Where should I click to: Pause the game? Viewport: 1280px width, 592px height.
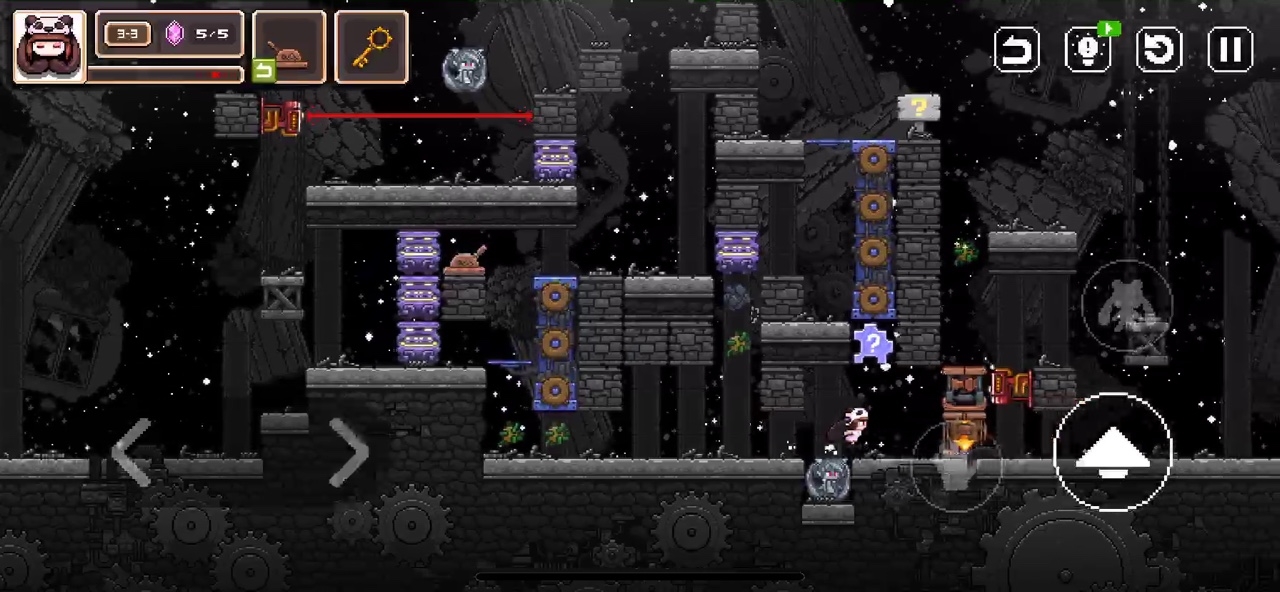point(1230,49)
